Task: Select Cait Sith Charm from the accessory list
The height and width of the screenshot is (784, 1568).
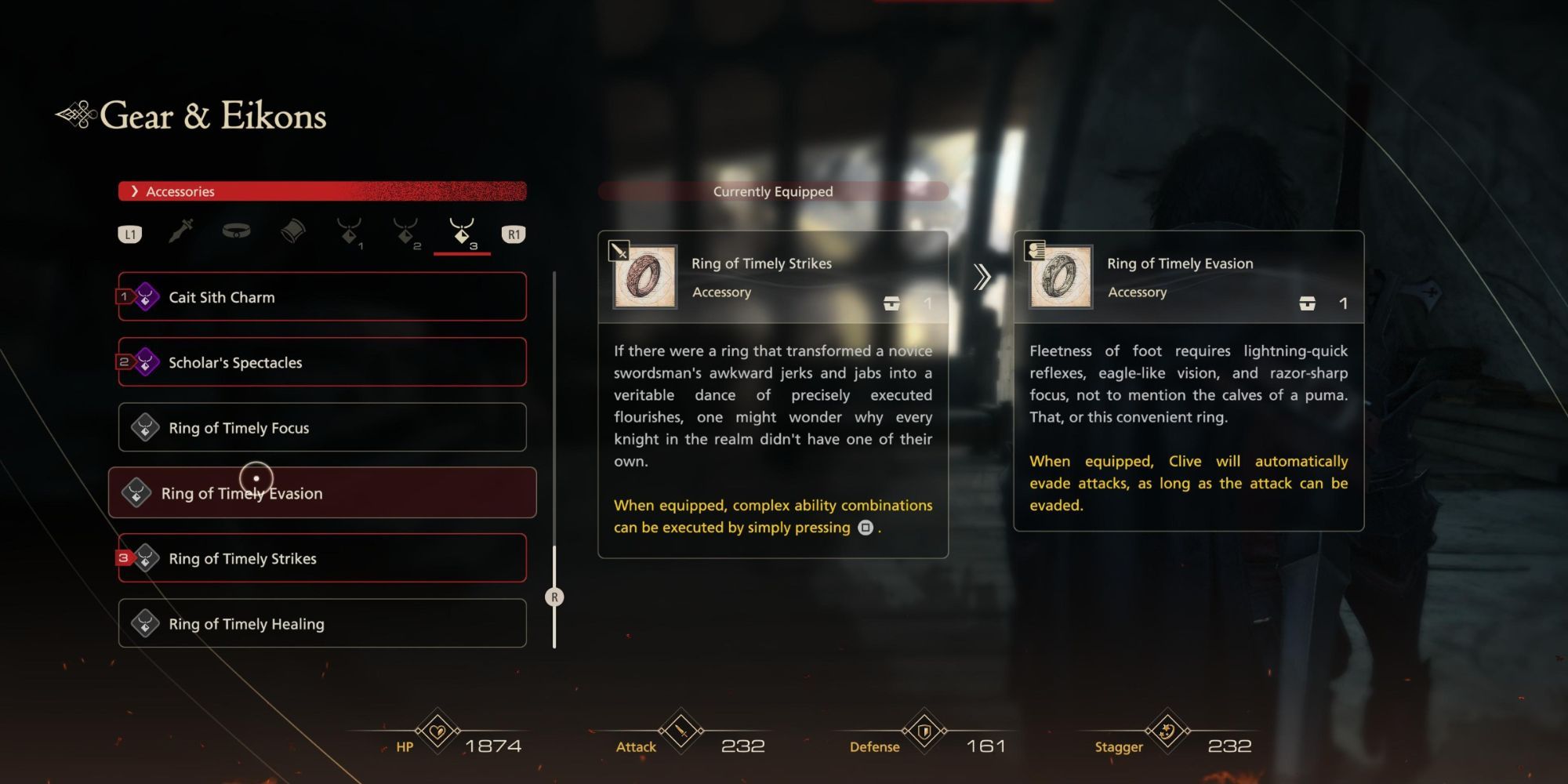Action: (x=322, y=297)
